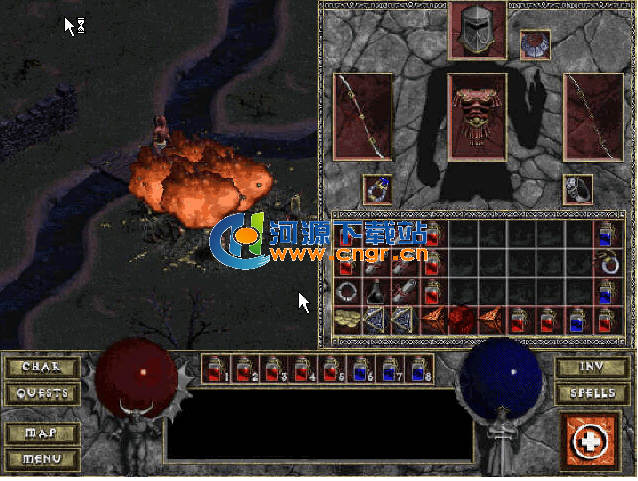Select the black potion flask in inventory

tap(376, 292)
